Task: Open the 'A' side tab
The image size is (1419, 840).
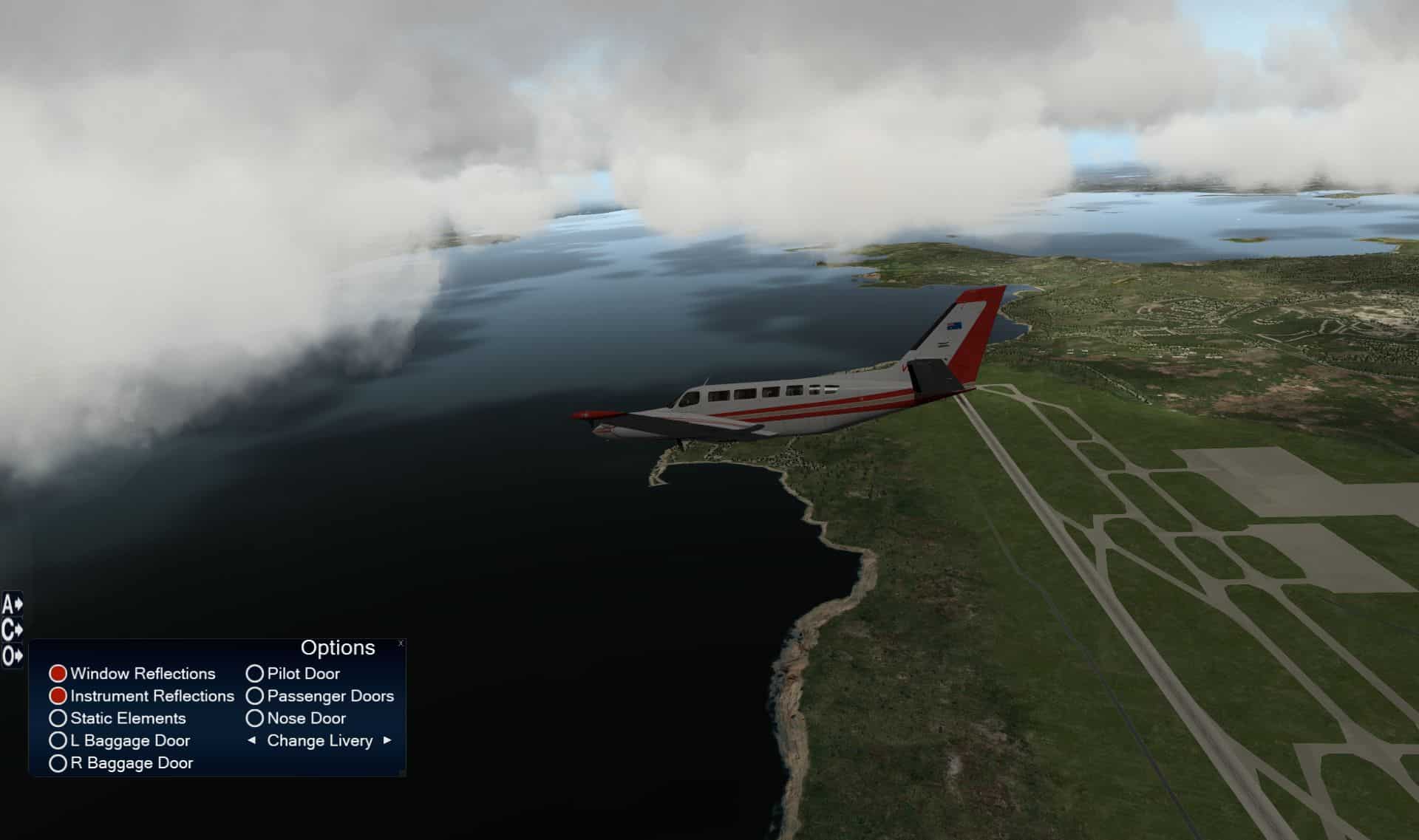Action: pyautogui.click(x=12, y=605)
